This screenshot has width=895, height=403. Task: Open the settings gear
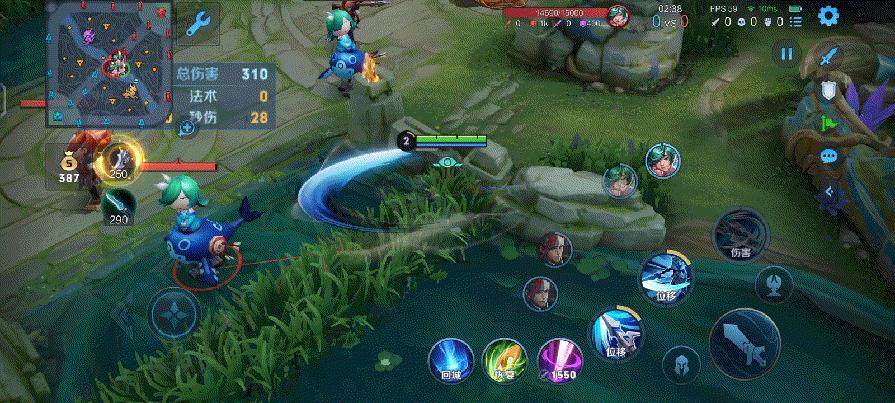pos(828,15)
